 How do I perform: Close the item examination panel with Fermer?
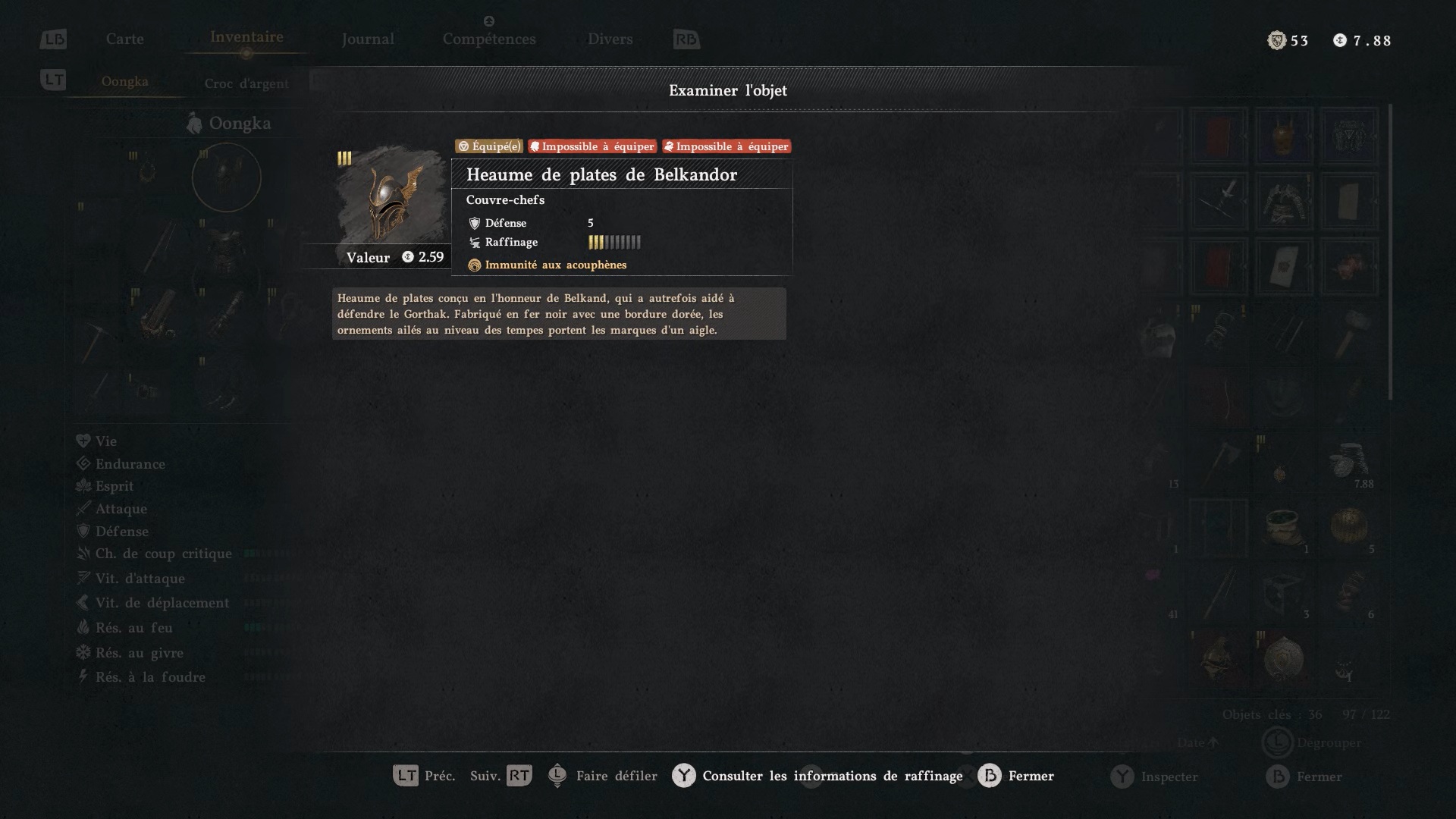tap(1016, 776)
